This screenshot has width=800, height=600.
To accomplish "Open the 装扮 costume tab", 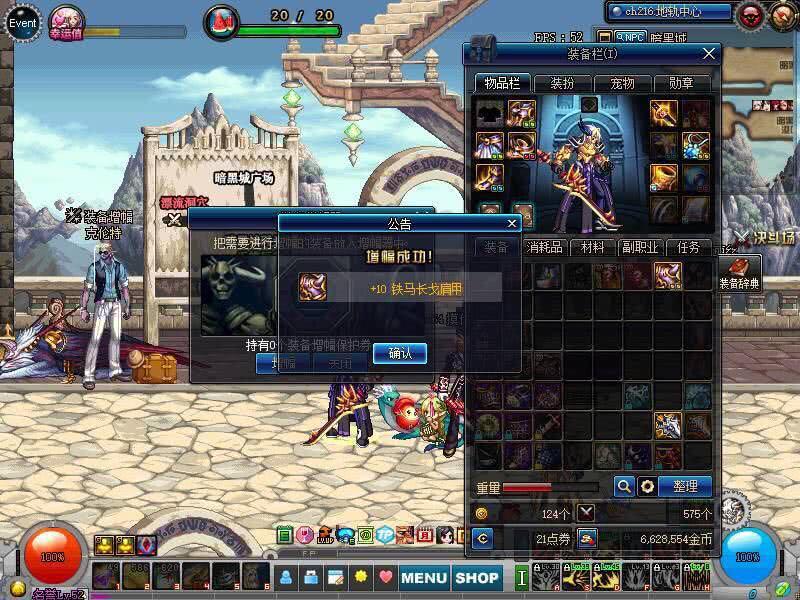I will tap(563, 83).
